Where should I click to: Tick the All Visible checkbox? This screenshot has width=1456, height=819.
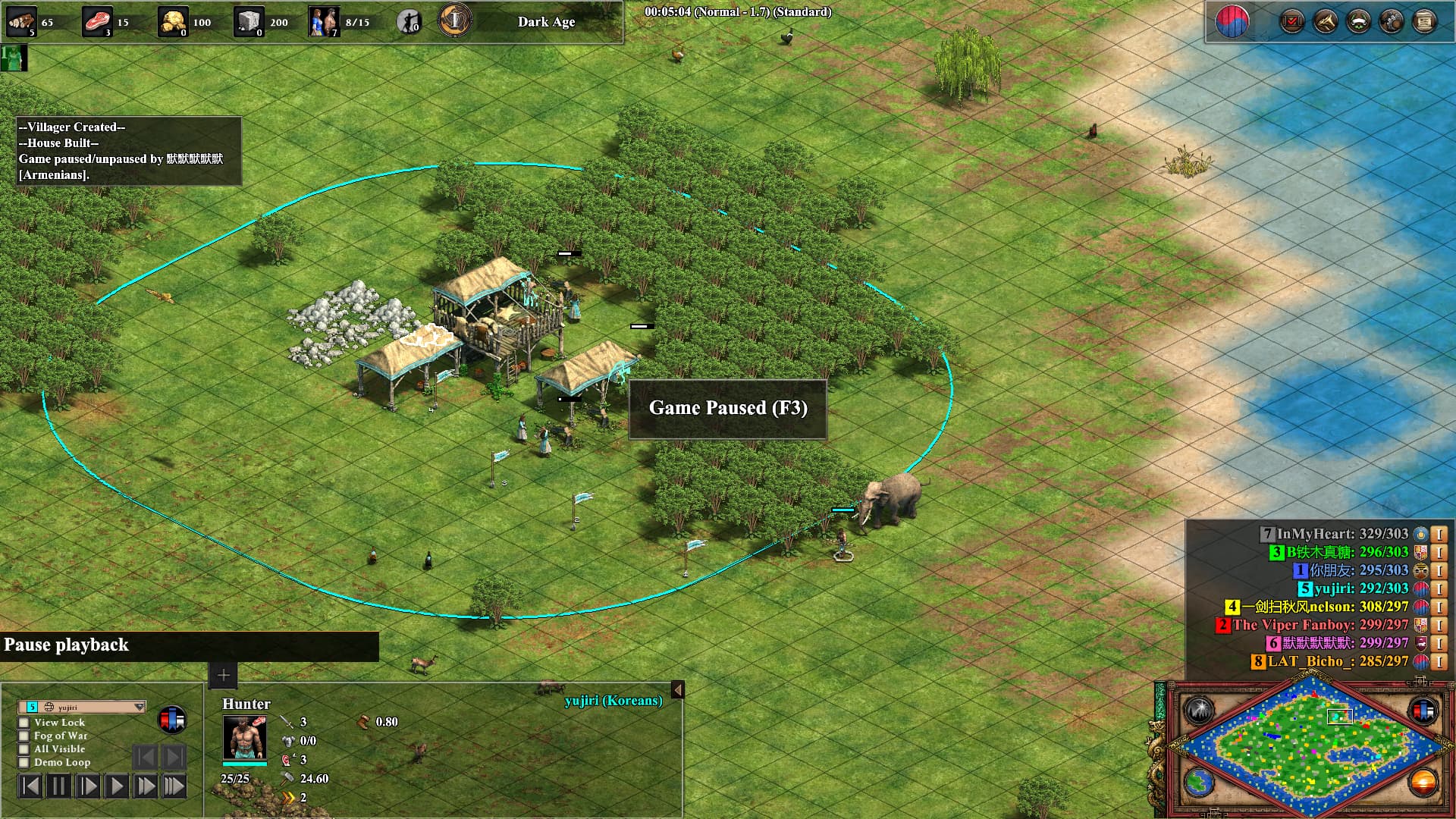coord(24,748)
